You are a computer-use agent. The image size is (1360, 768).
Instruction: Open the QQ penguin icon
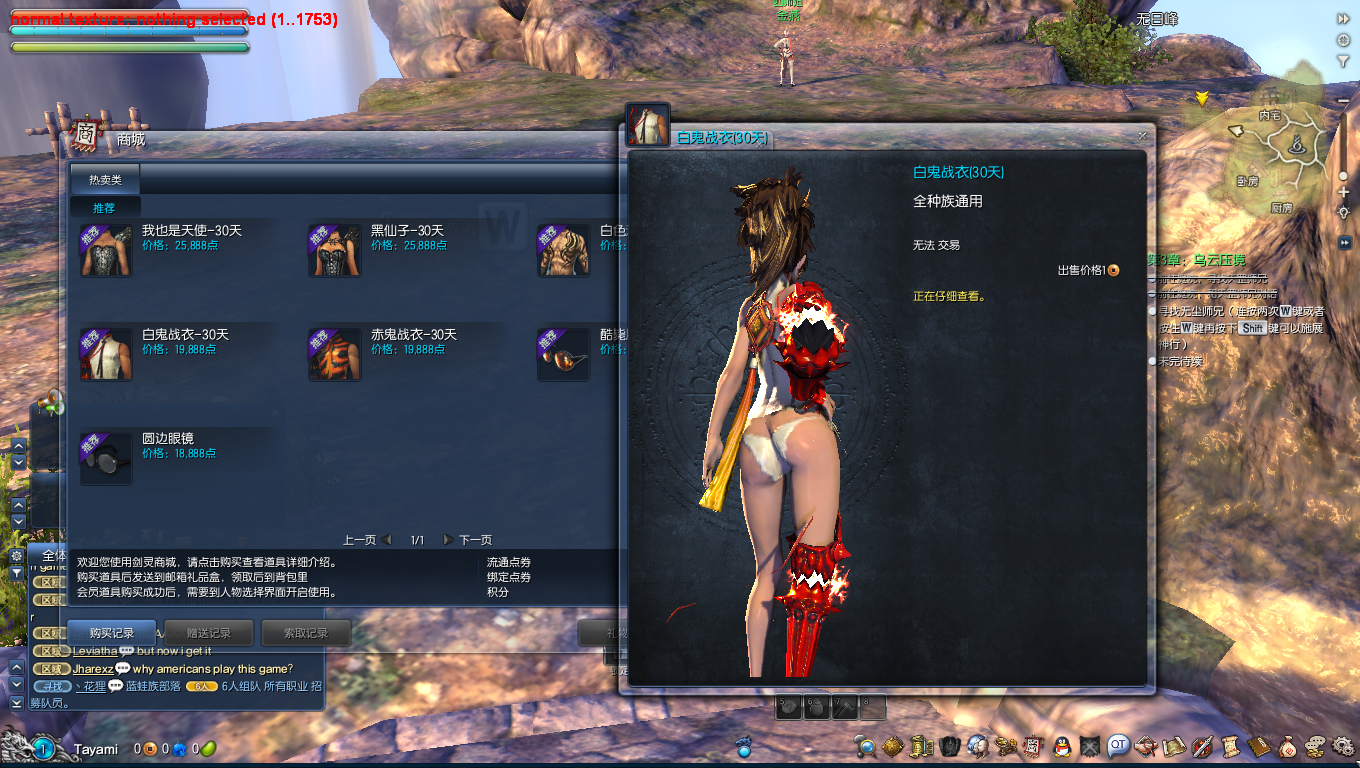point(1062,746)
